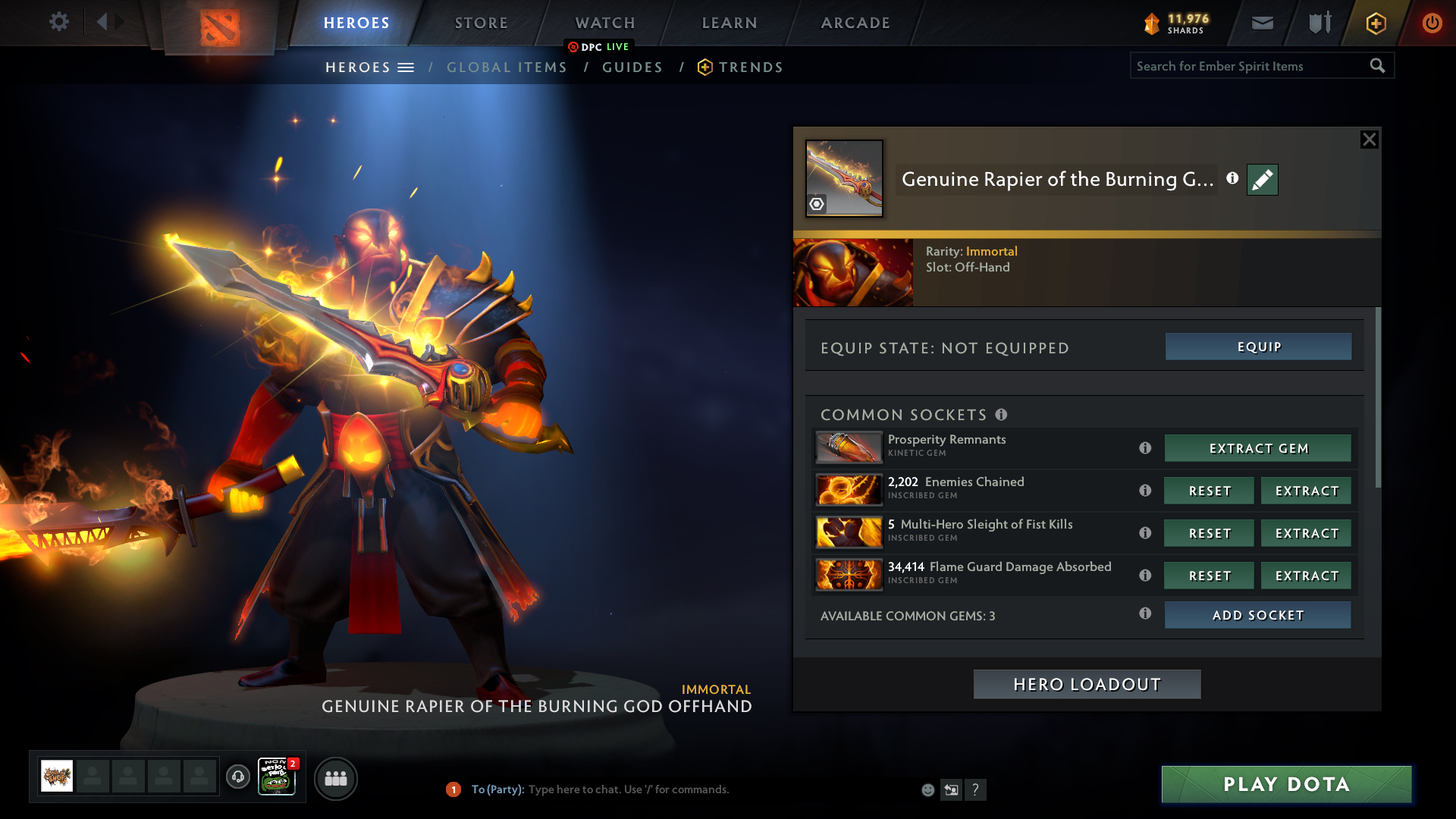Screen dimensions: 1456x819
Task: Select the Arcade tab
Action: (855, 23)
